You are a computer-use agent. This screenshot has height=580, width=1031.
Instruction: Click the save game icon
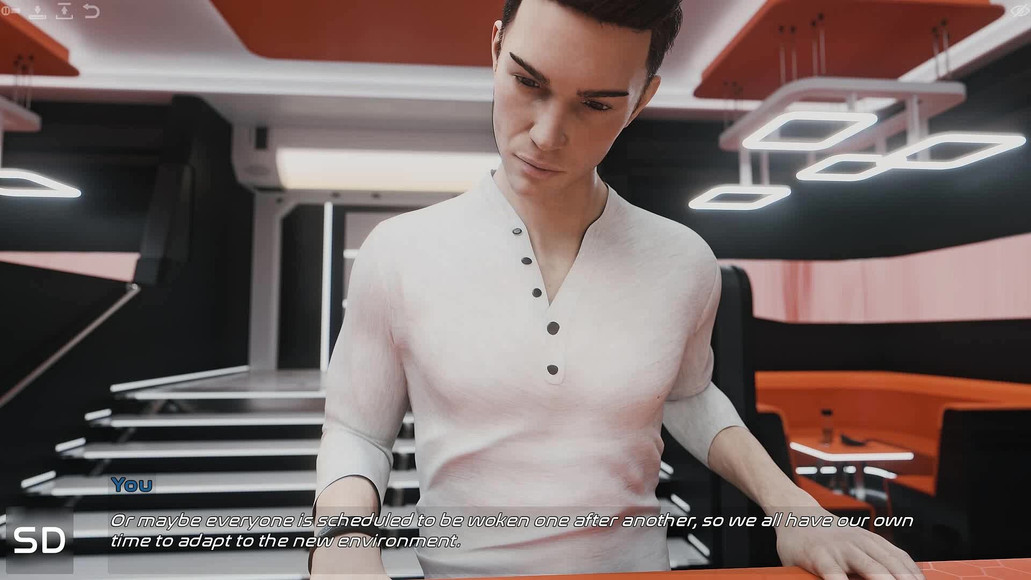tap(38, 12)
